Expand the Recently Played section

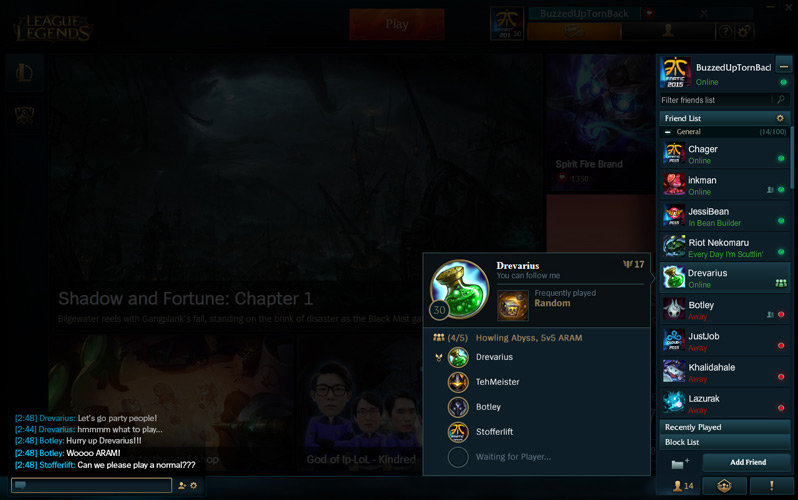(x=724, y=427)
